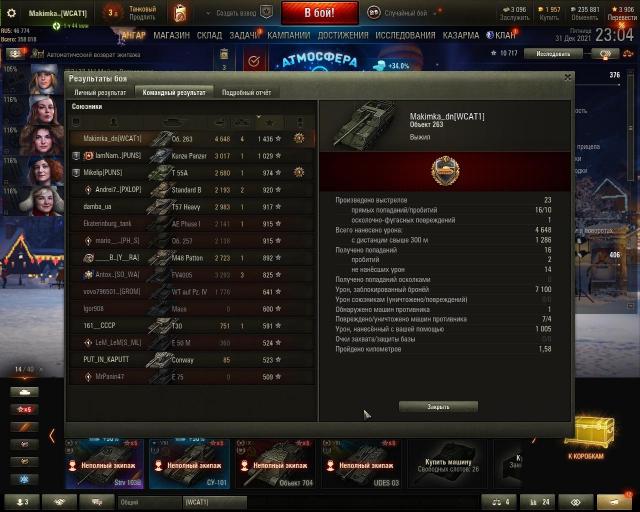This screenshot has width=640, height=512.
Task: Close the battle results with Закрыть button
Action: tap(438, 407)
